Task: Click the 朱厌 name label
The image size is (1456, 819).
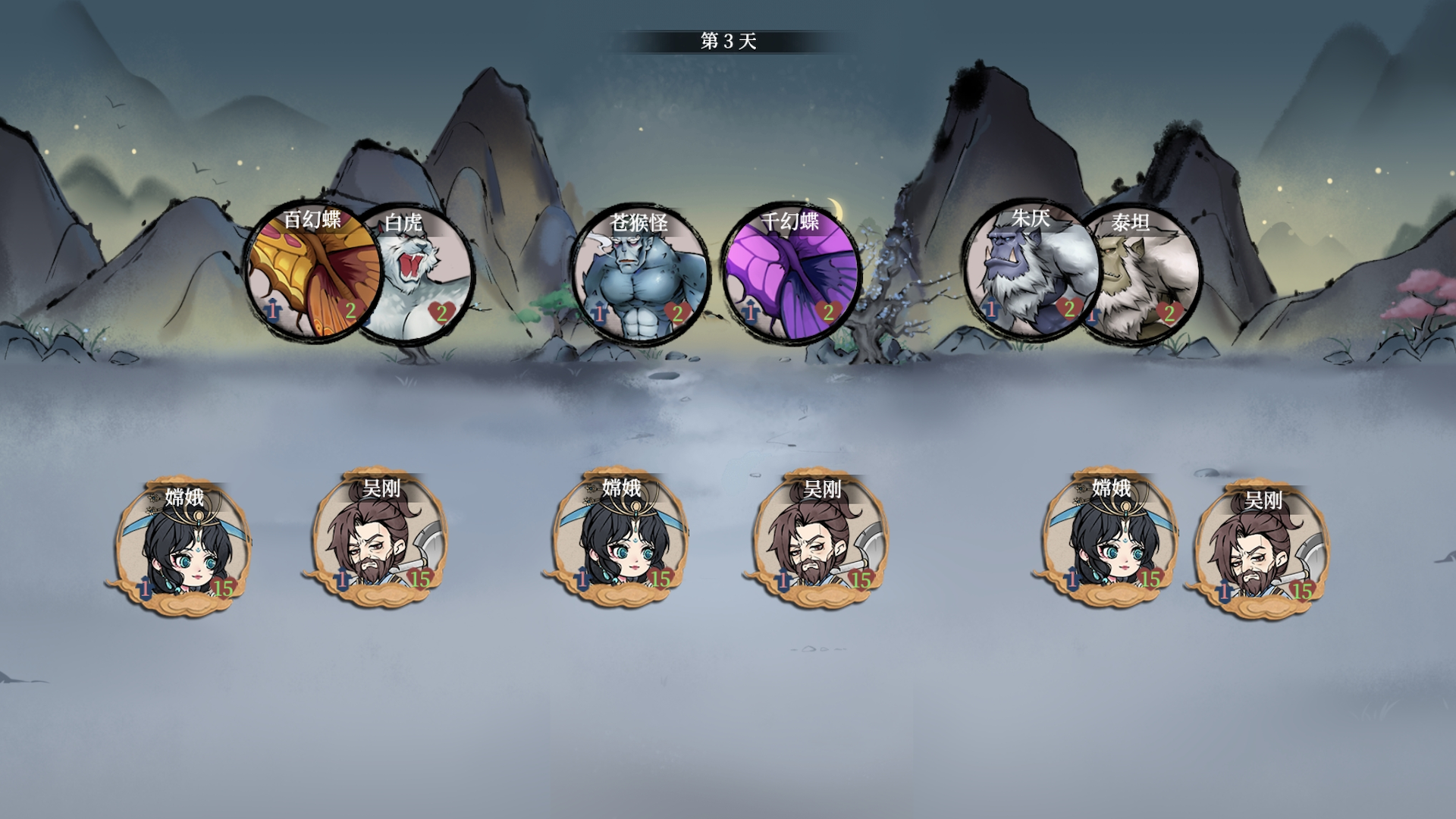Action: click(x=1031, y=220)
